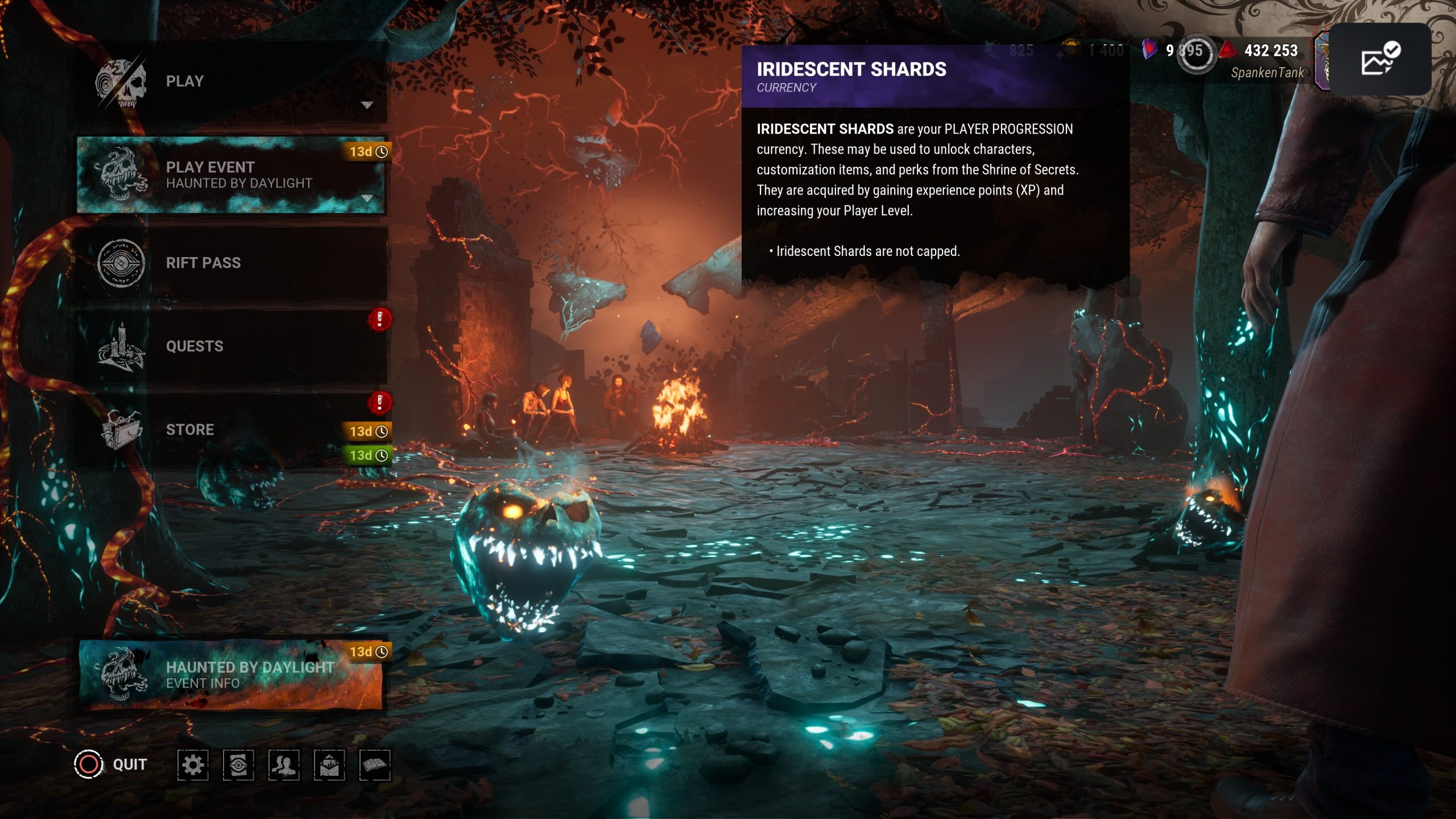The height and width of the screenshot is (819, 1456).
Task: Expand the Play entry dropdown arrow
Action: pos(367,105)
